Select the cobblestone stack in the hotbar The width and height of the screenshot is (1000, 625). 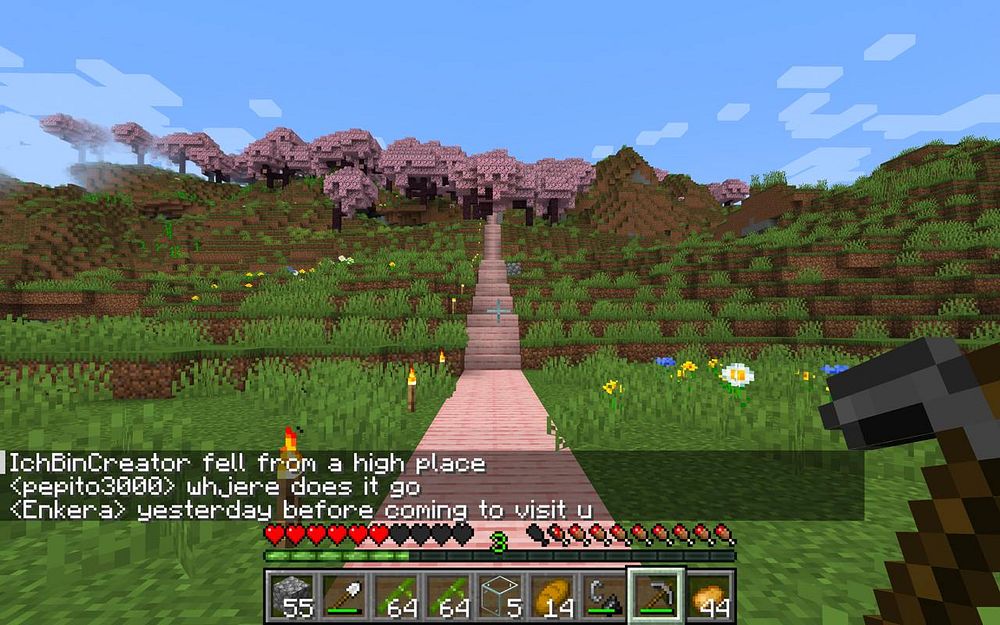pyautogui.click(x=290, y=595)
